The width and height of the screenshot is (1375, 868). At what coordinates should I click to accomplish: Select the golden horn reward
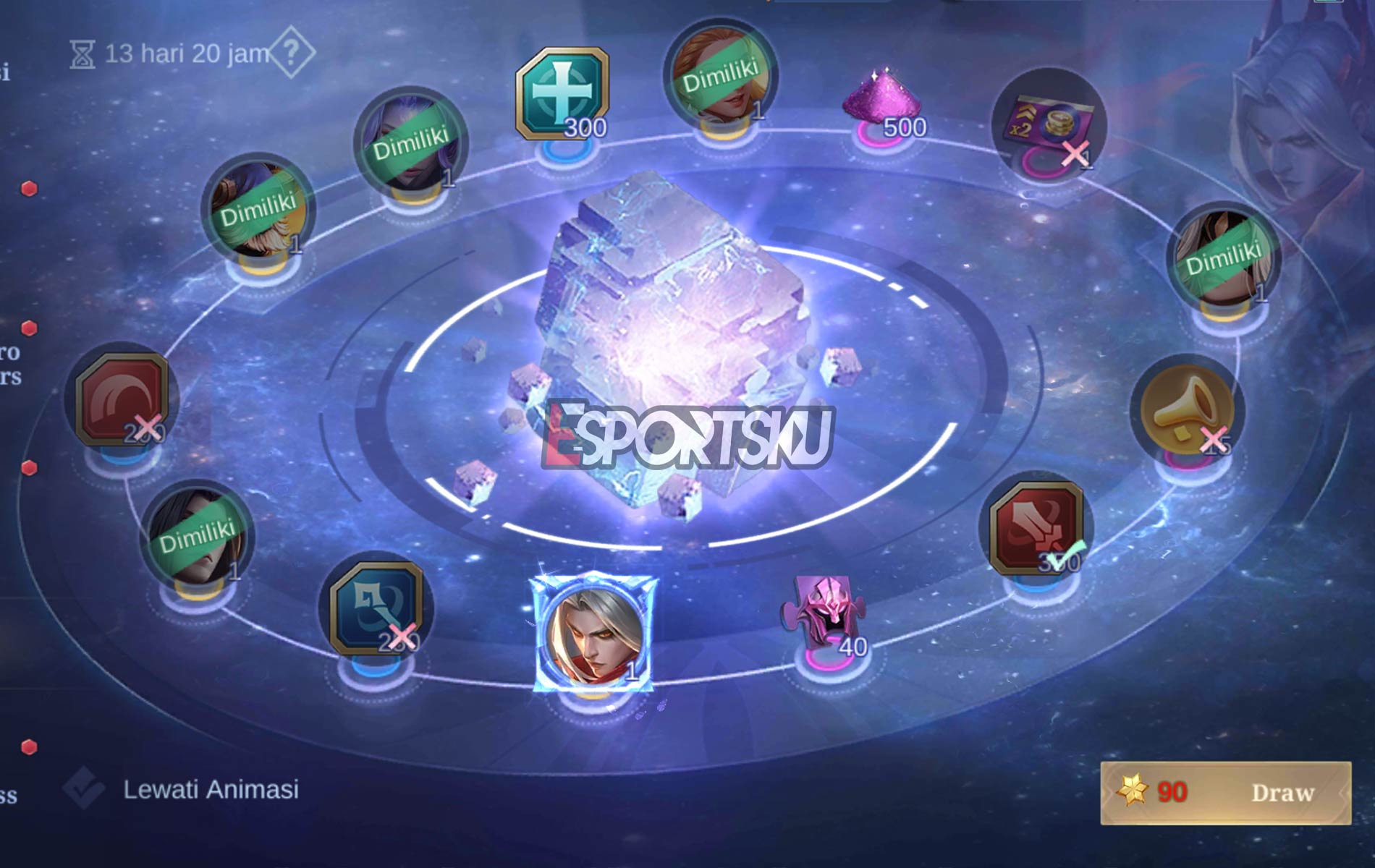pyautogui.click(x=1187, y=409)
